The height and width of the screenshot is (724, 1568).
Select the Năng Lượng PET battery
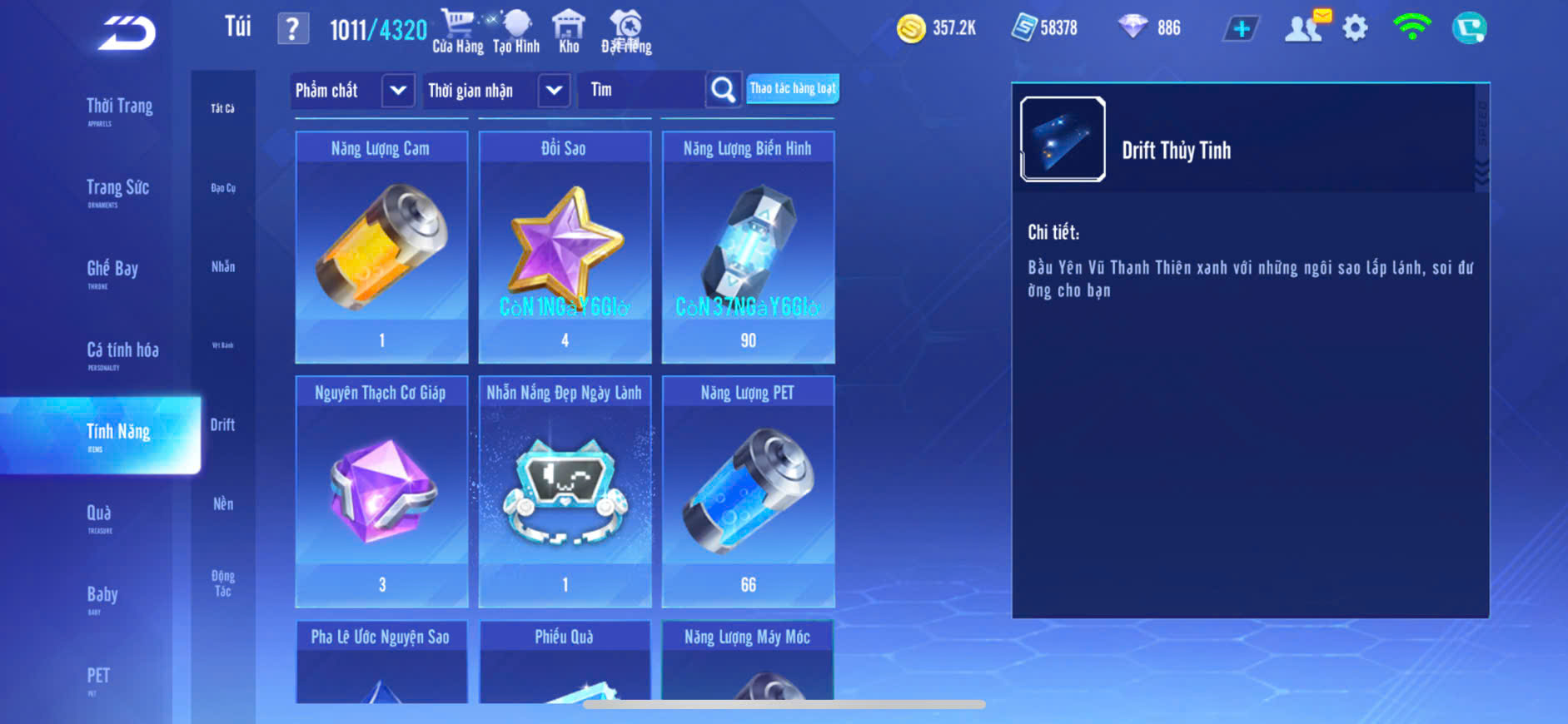748,491
